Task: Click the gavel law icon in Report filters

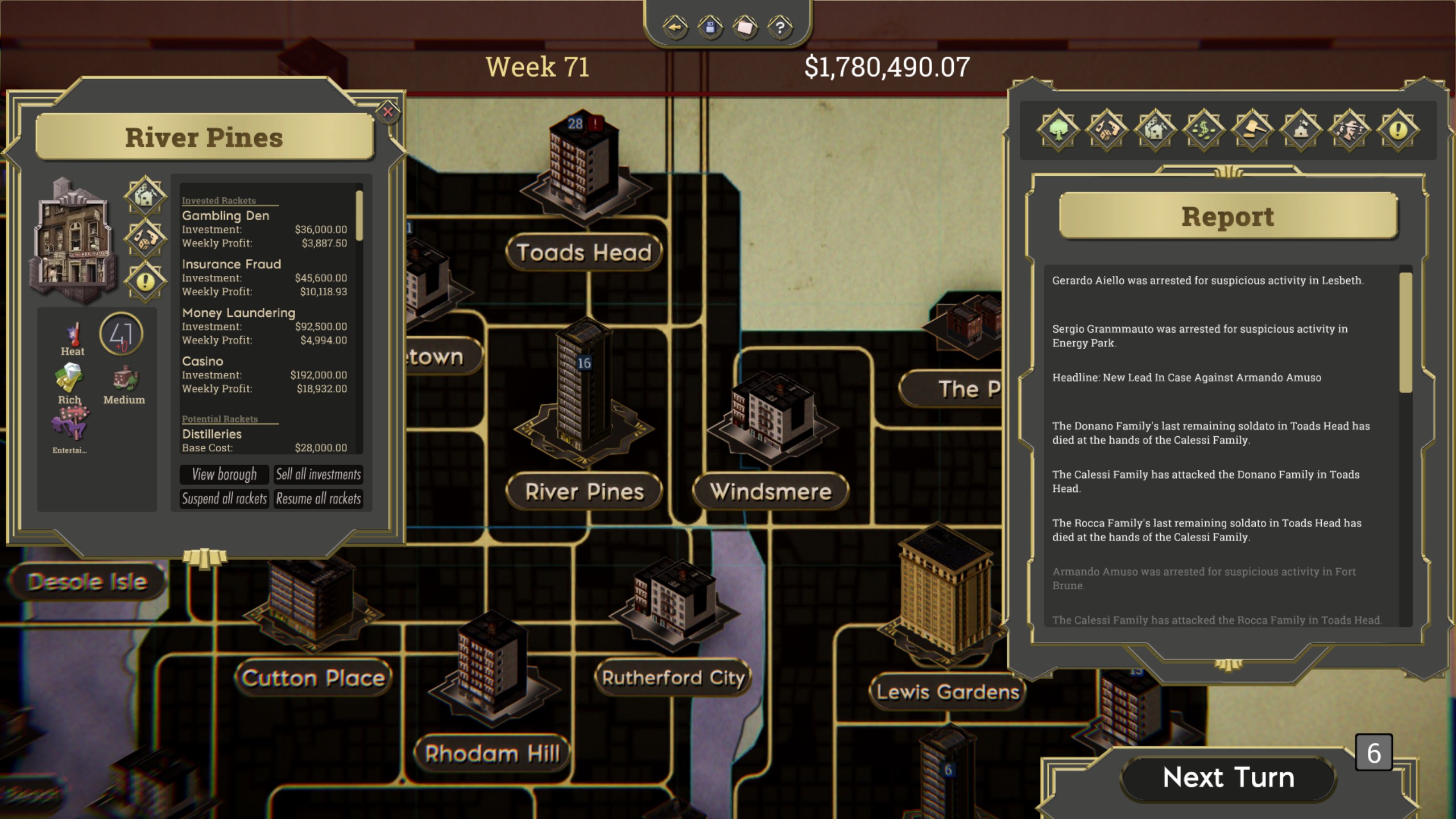Action: click(1253, 130)
